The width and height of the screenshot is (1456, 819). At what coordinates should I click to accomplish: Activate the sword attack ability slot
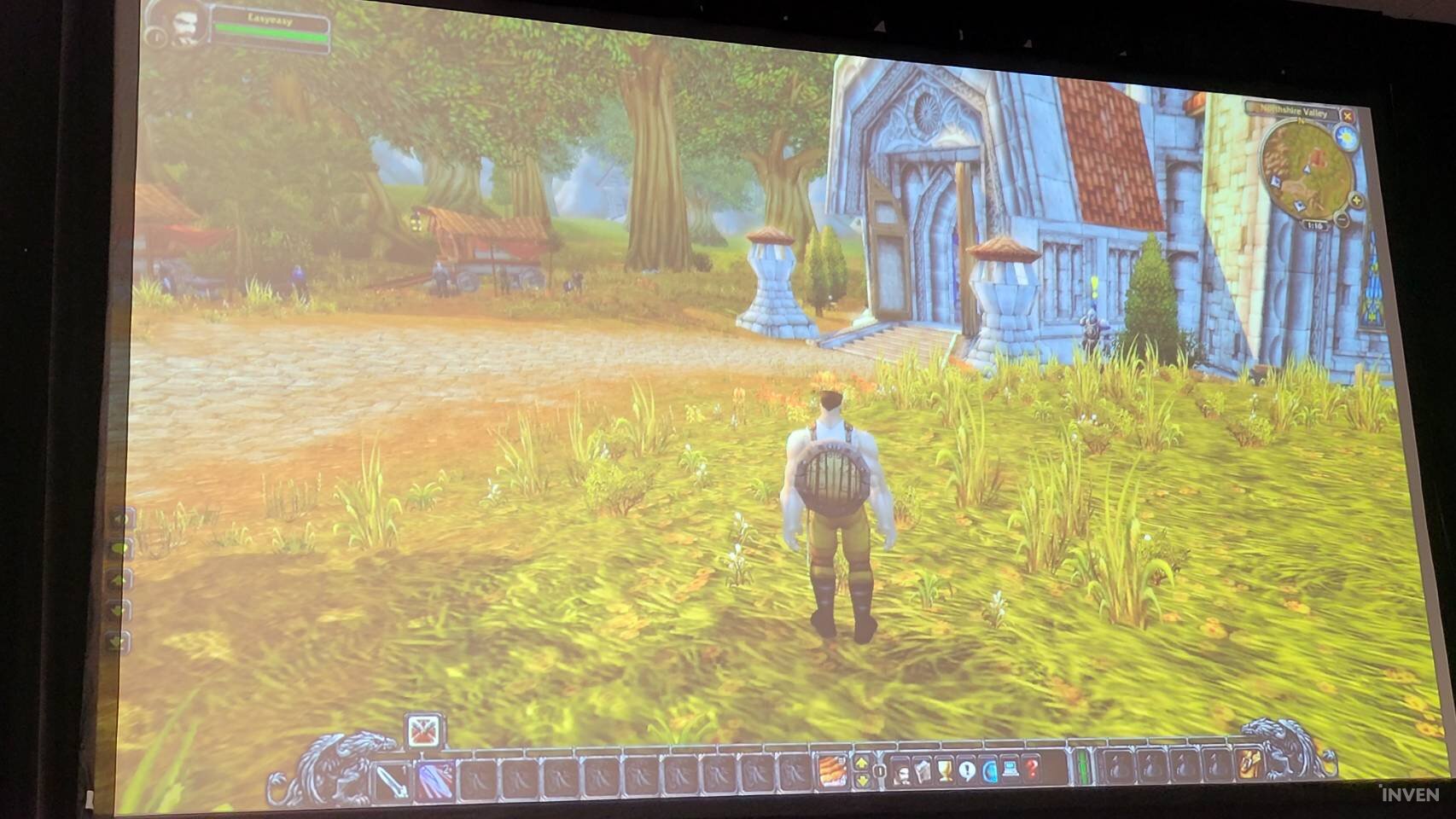point(393,781)
